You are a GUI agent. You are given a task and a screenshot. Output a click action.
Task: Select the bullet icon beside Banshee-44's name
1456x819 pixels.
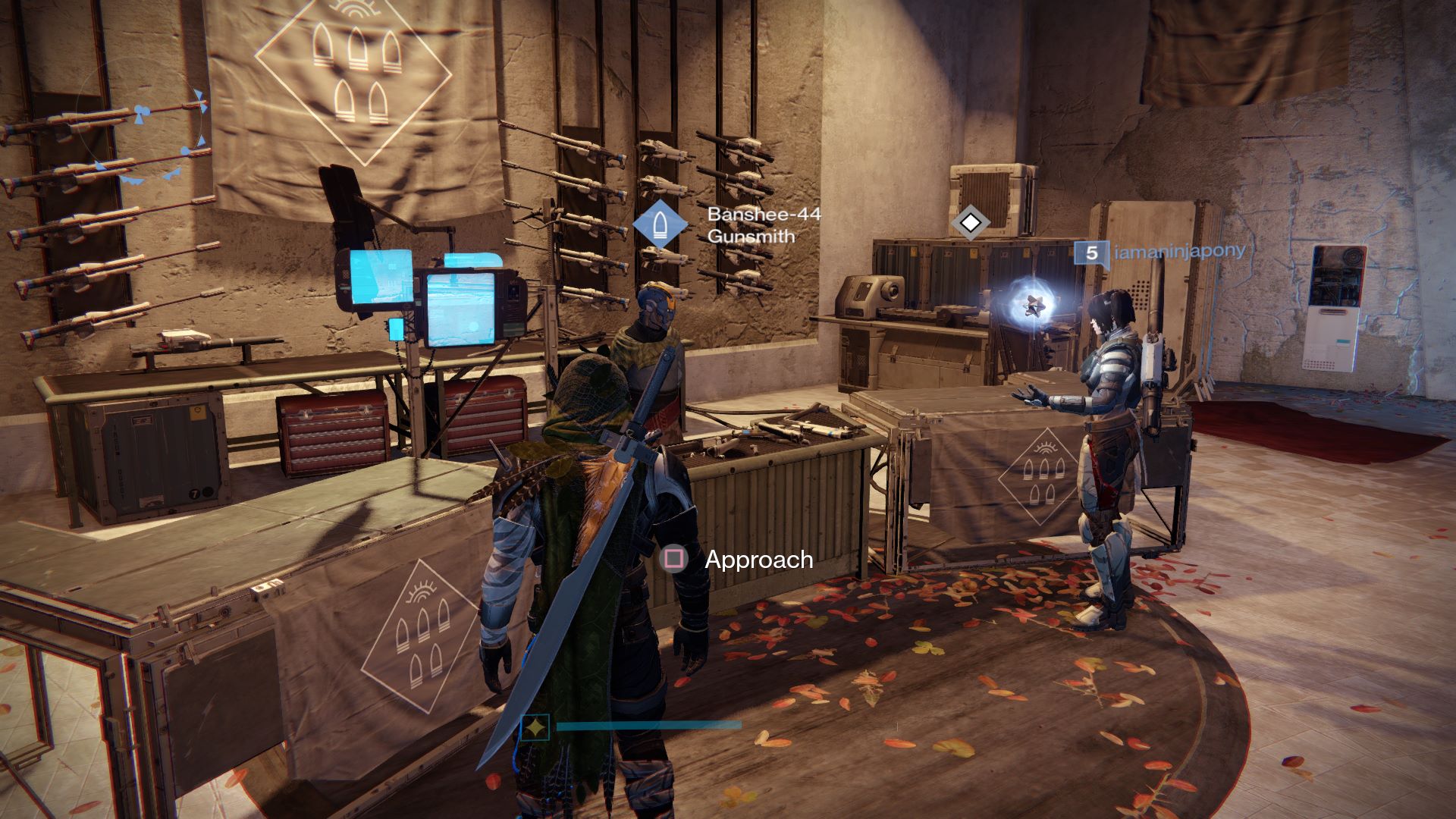point(659,225)
